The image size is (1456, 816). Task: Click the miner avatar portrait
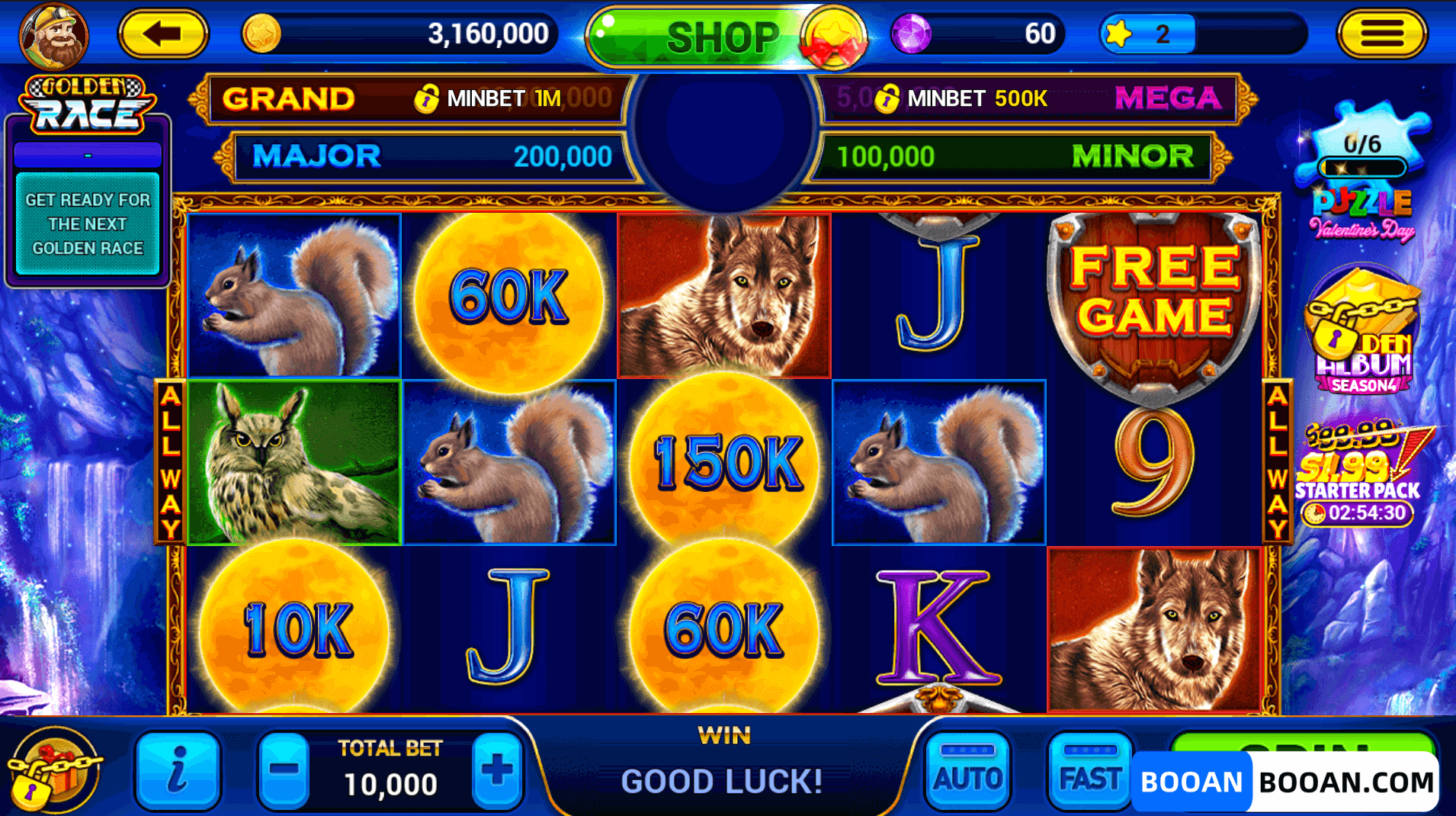tap(52, 34)
